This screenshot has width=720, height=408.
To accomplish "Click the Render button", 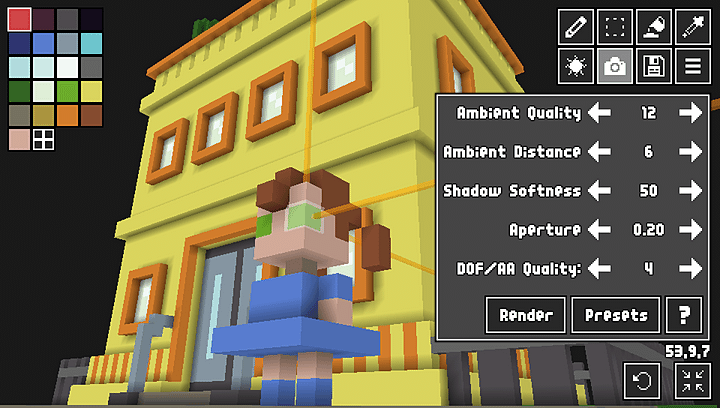I will (x=526, y=315).
